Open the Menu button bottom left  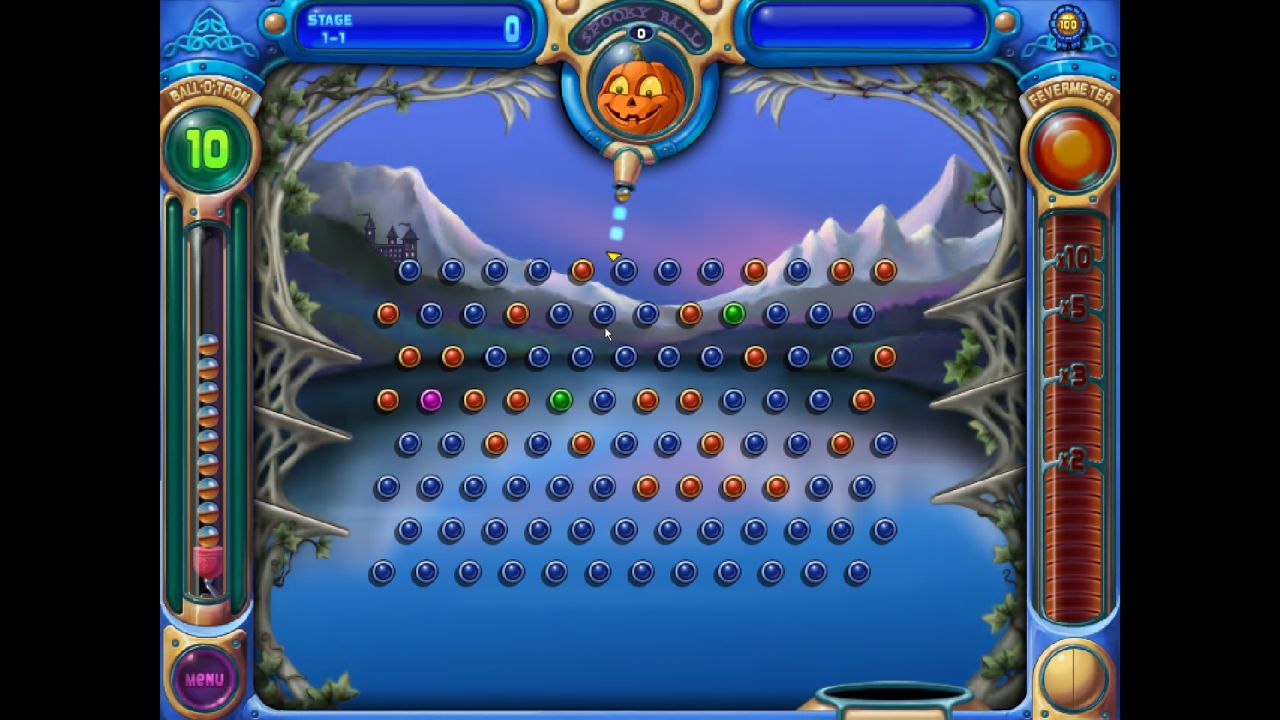pos(202,678)
